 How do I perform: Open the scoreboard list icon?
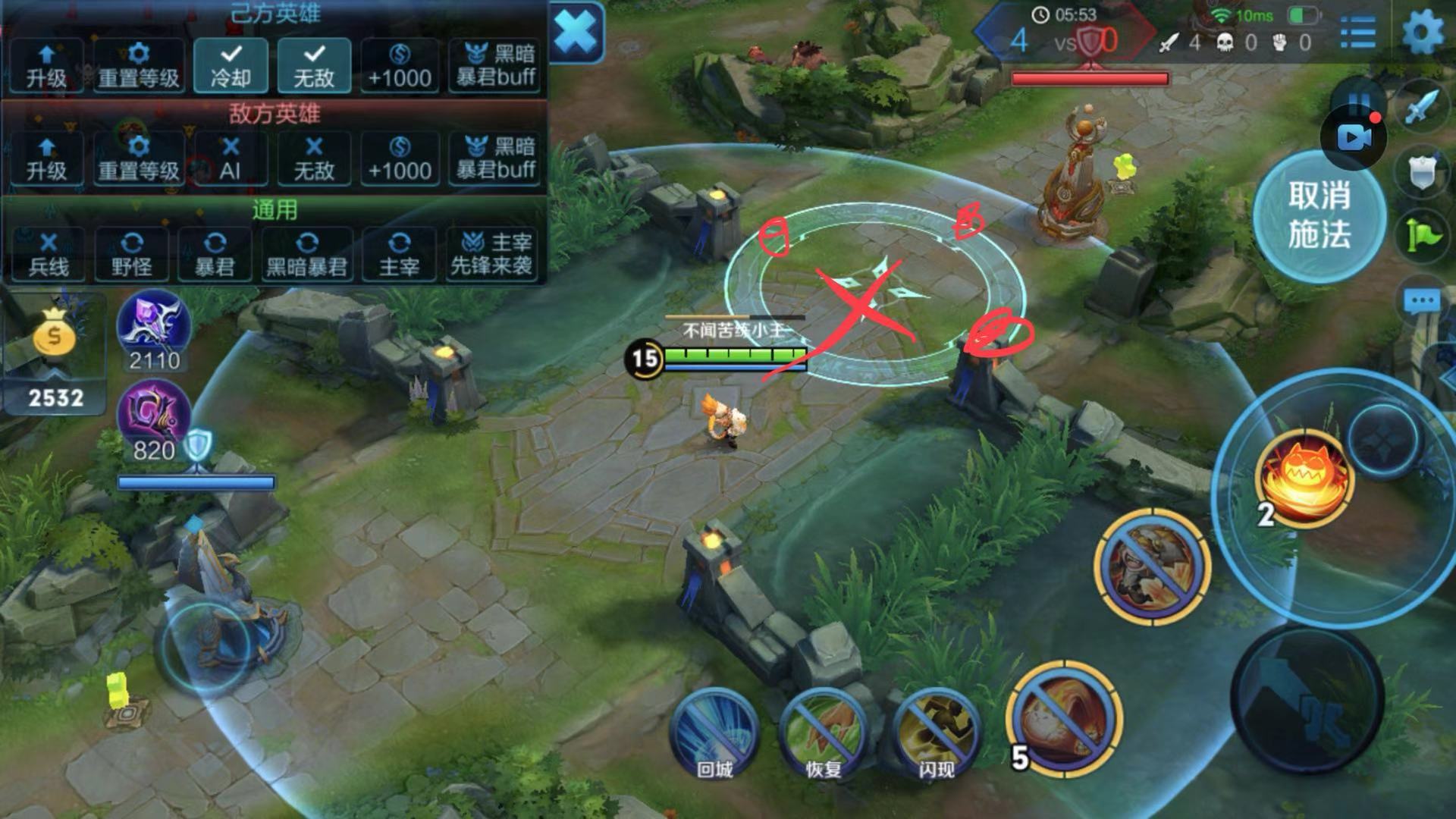pyautogui.click(x=1357, y=33)
